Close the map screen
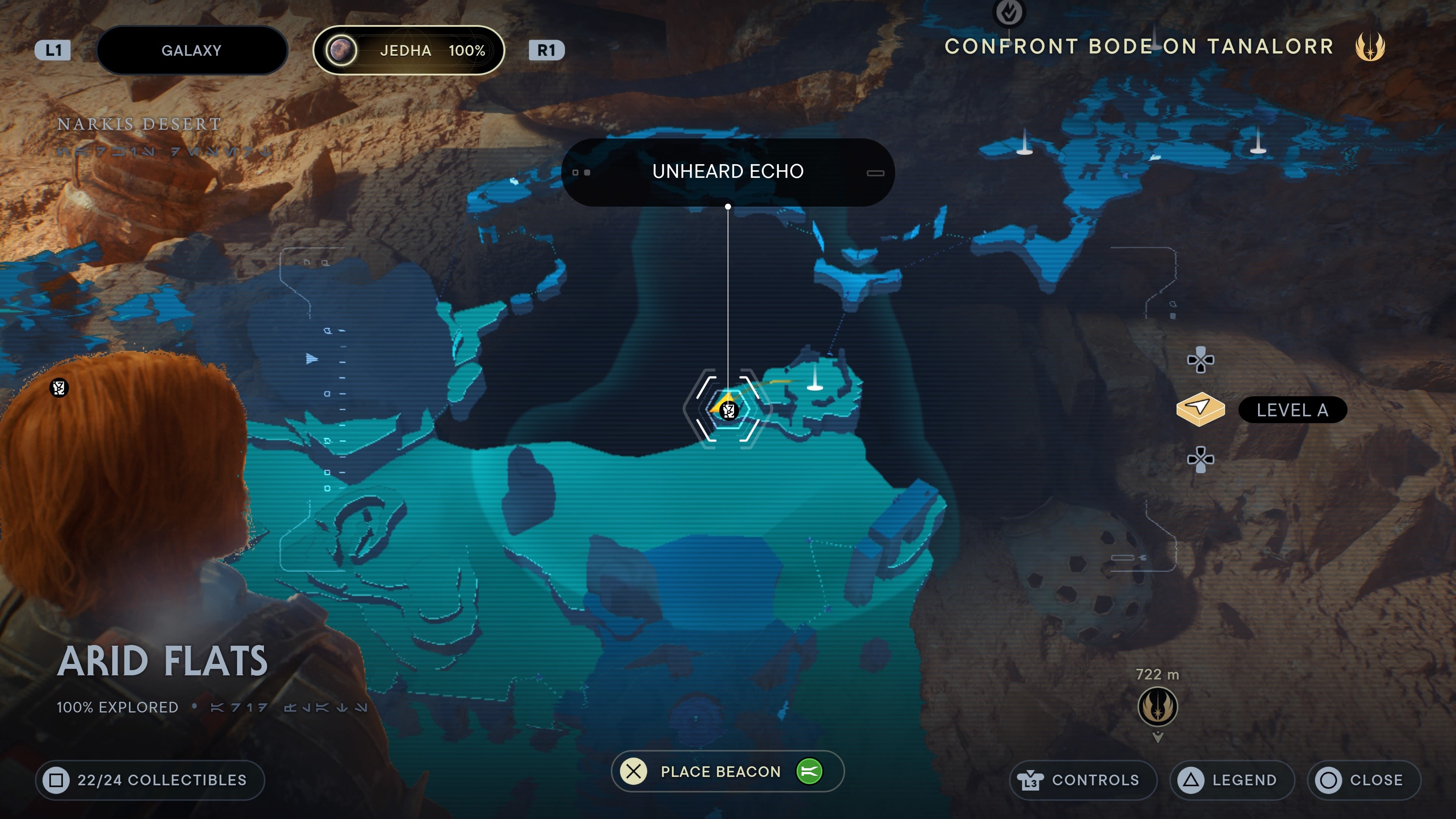1456x819 pixels. [x=1363, y=780]
